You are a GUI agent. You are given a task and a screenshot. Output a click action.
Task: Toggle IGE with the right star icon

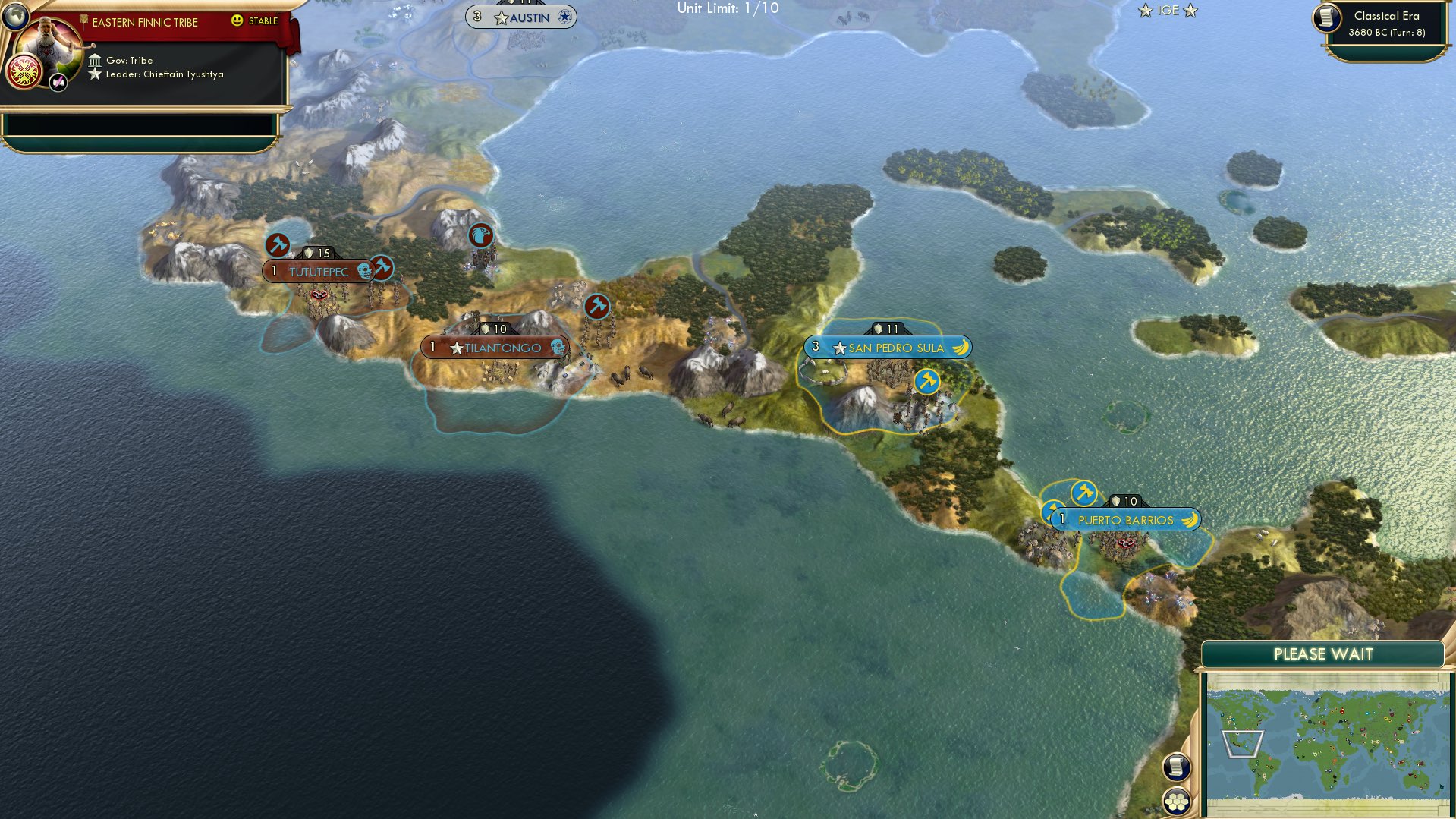point(1191,11)
